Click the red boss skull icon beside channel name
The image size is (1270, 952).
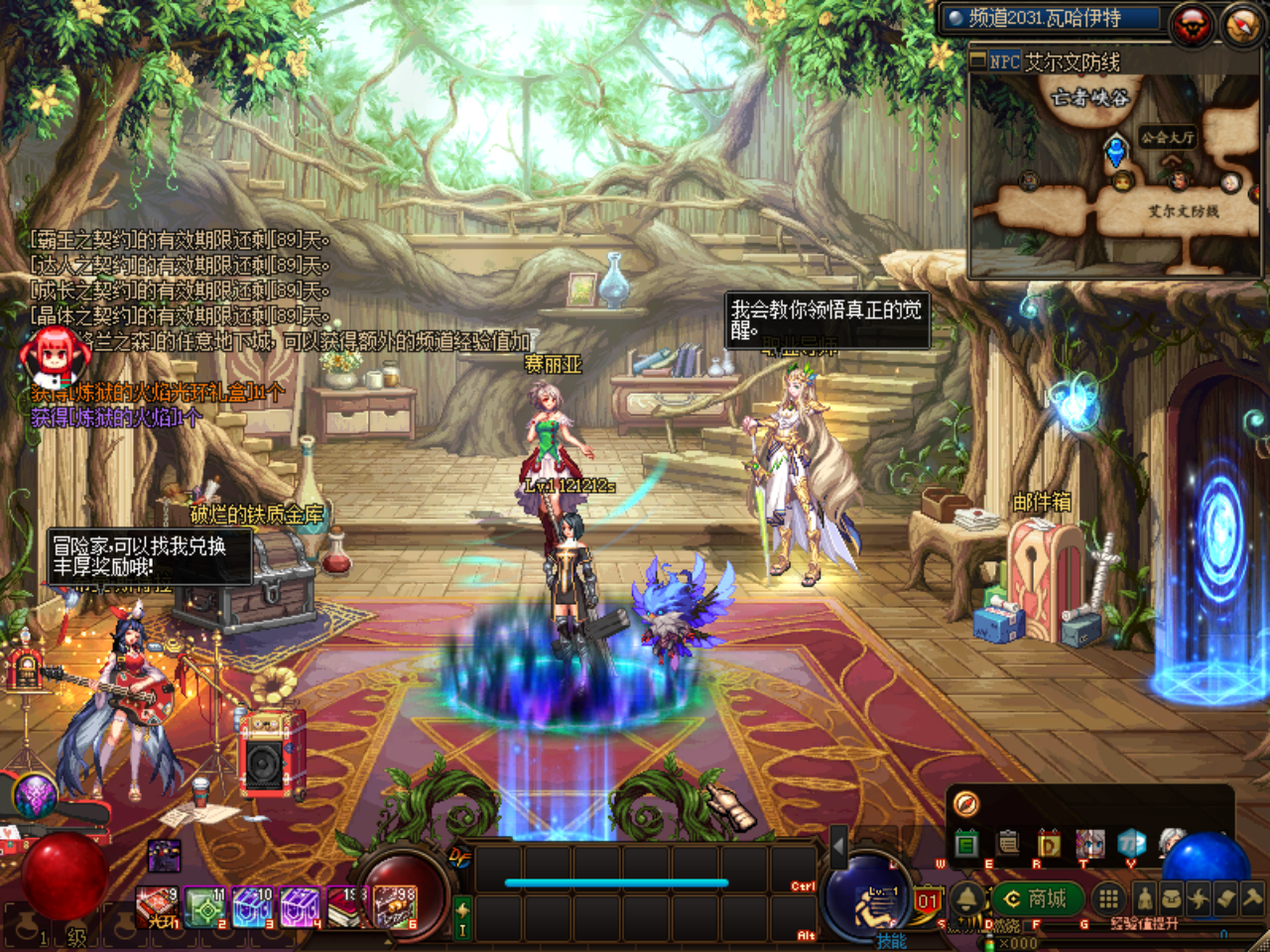(x=1191, y=23)
